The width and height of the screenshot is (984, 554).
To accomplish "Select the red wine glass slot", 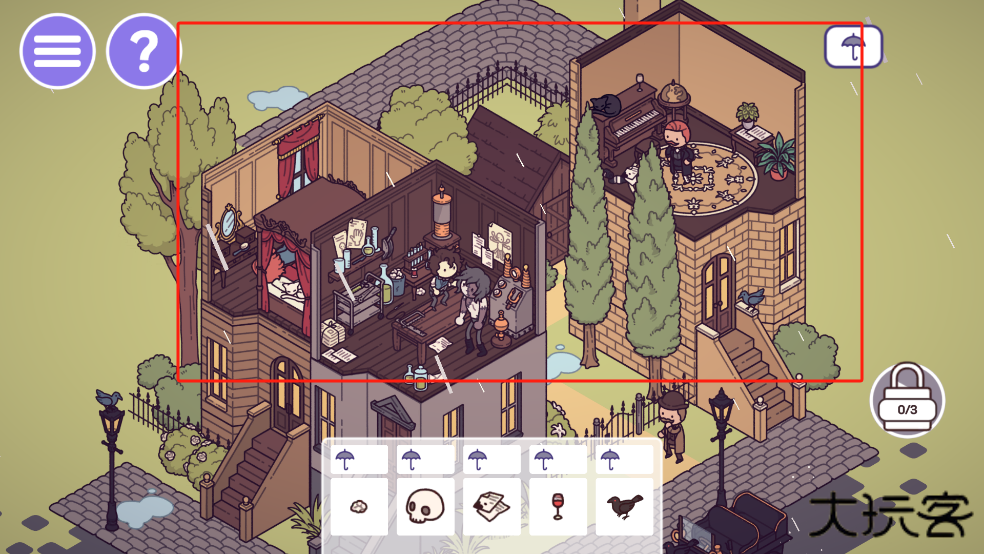I will pos(558,507).
